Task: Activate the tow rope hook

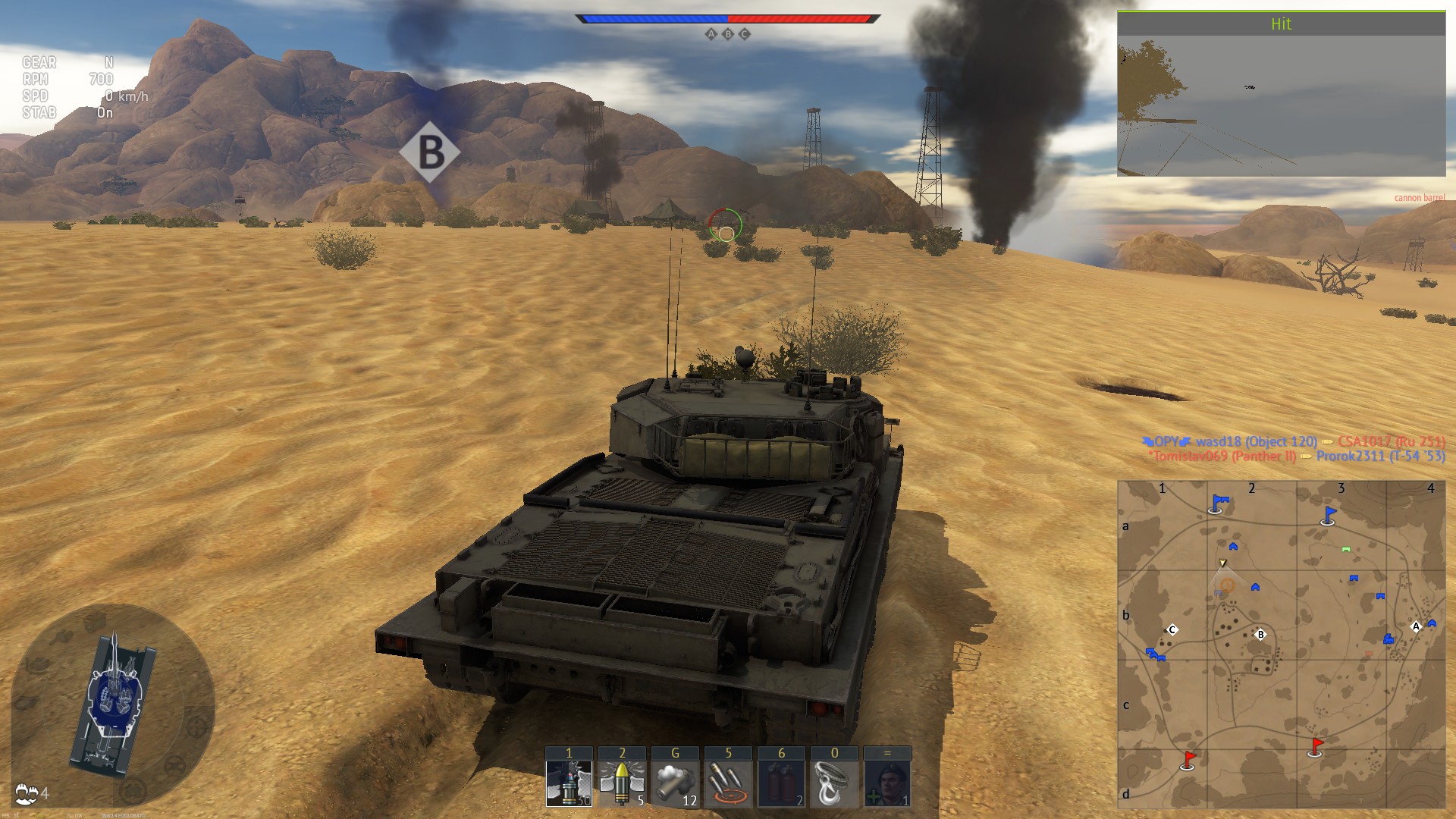Action: [834, 783]
